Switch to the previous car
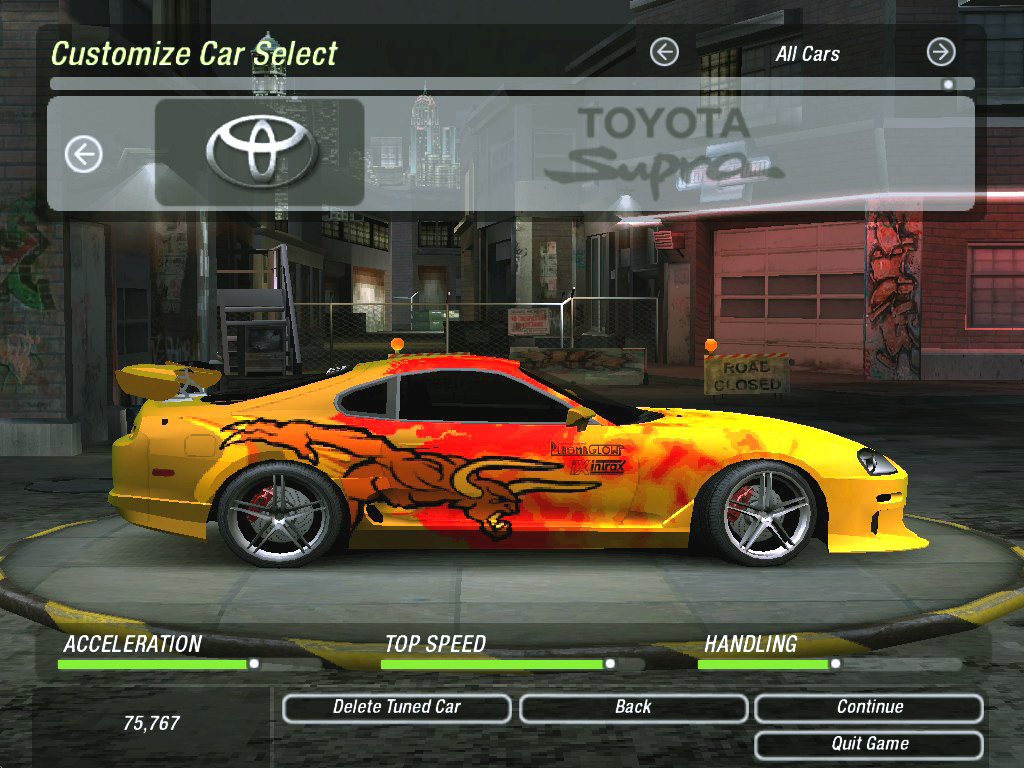This screenshot has width=1024, height=768. (x=84, y=154)
